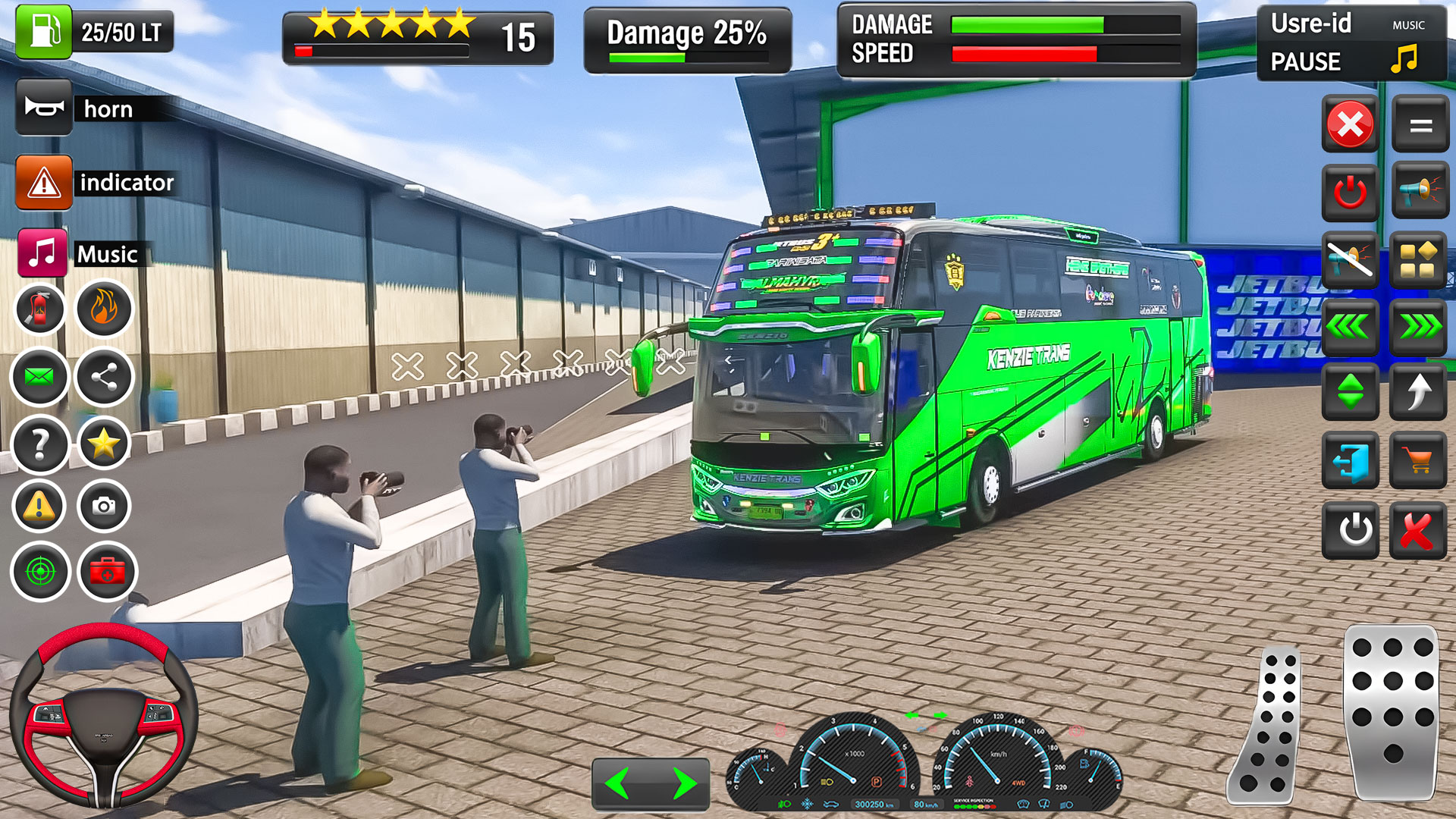Viewport: 1456px width, 819px height.
Task: Open the shopping cart store
Action: point(1417,460)
